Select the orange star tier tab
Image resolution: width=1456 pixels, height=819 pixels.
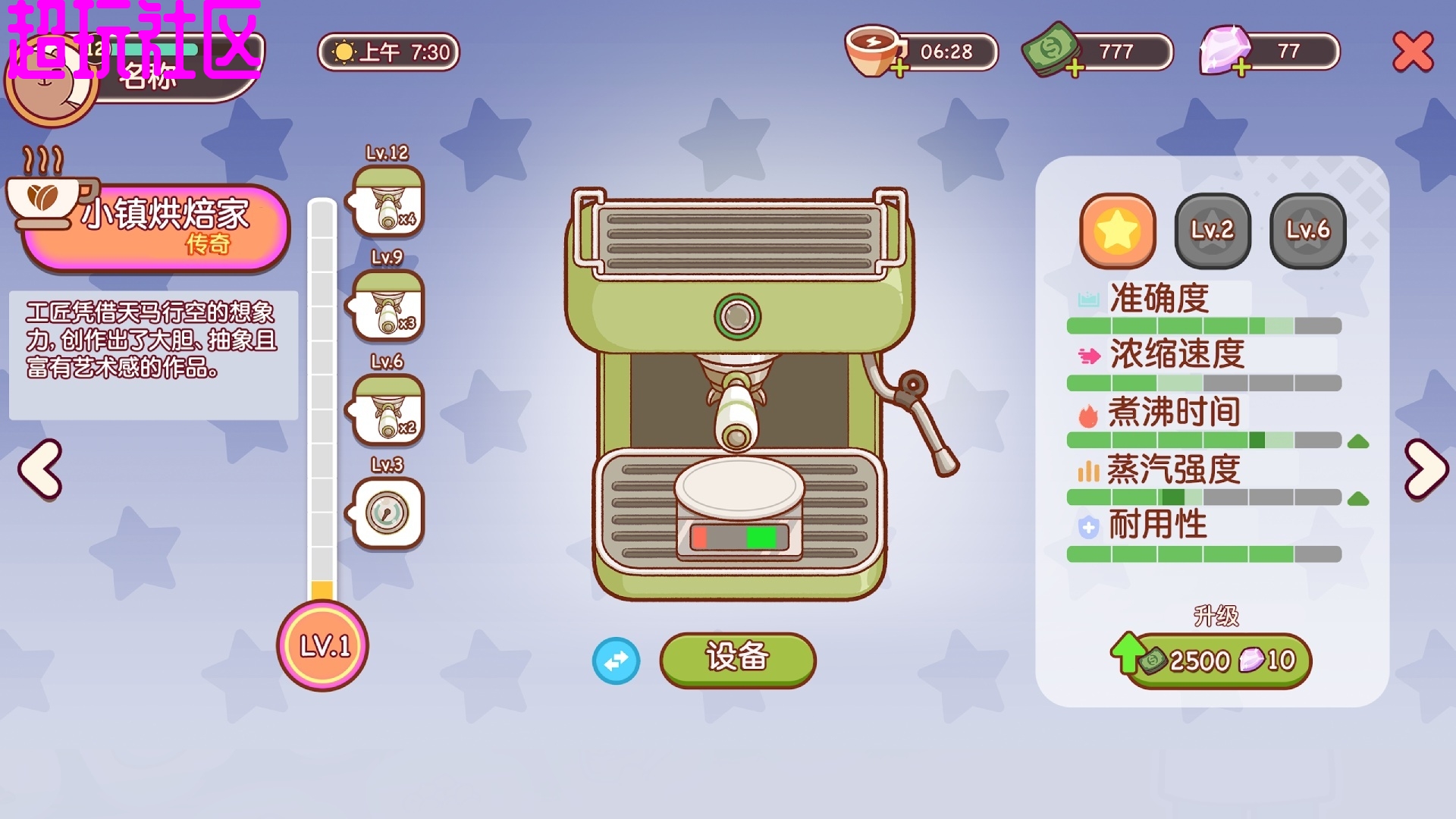[1118, 231]
